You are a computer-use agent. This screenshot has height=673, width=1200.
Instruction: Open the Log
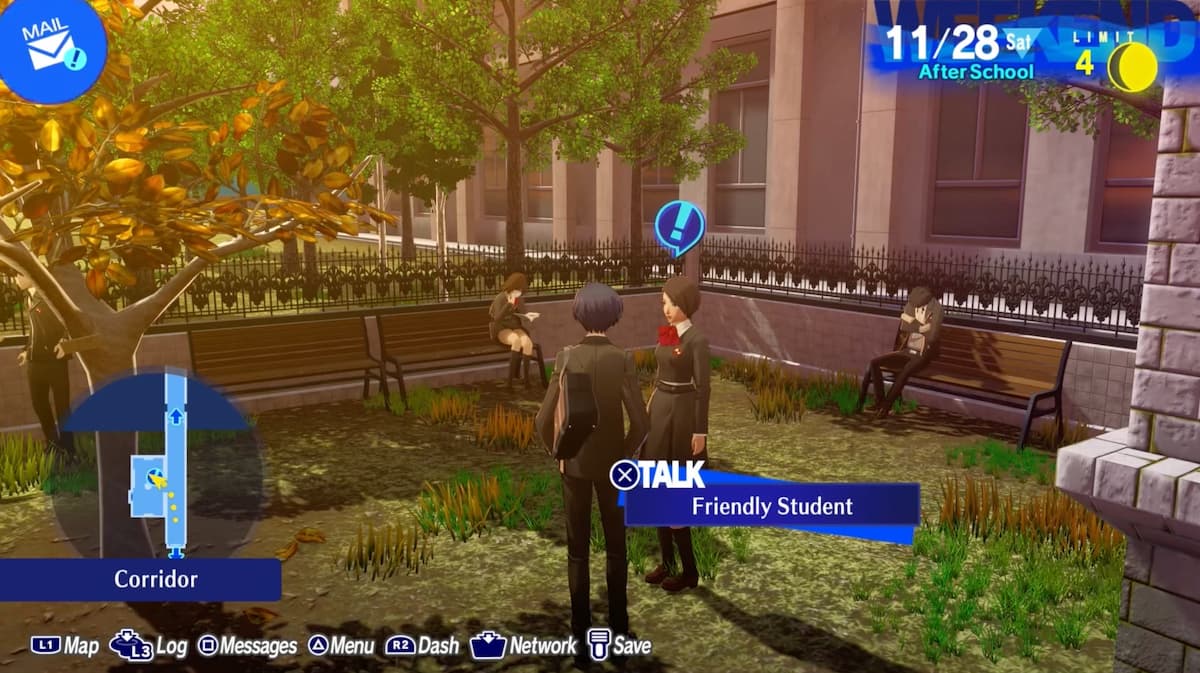[149, 646]
